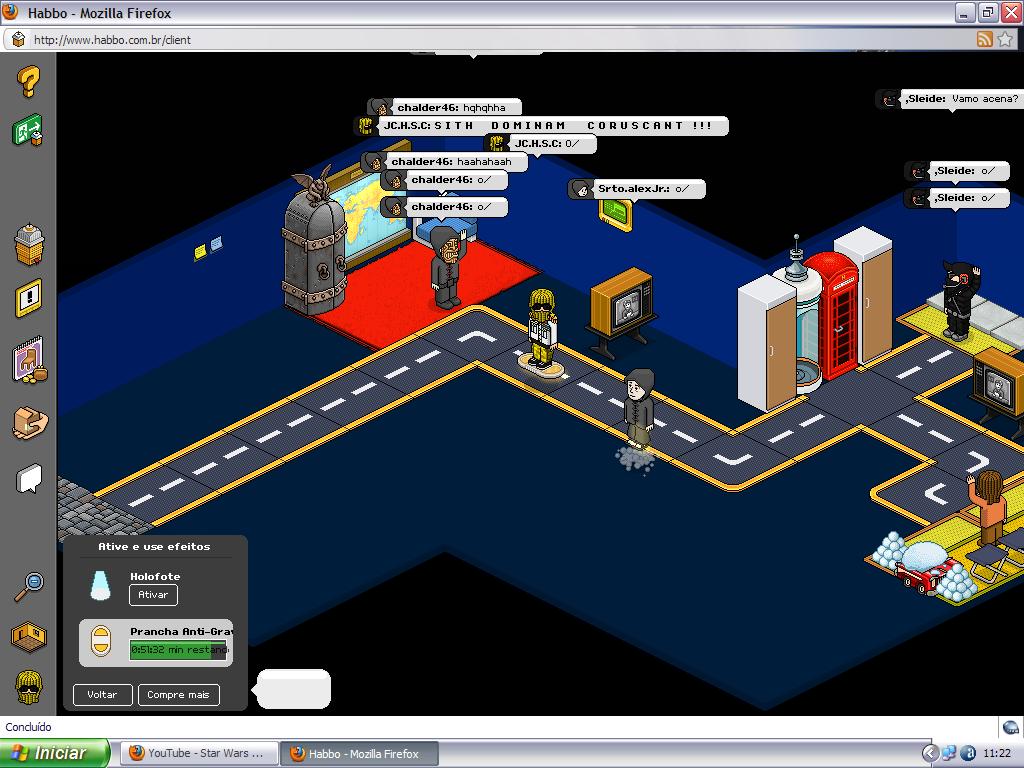Click the yellow exclamation mark icon
Image resolution: width=1024 pixels, height=768 pixels.
(x=29, y=298)
